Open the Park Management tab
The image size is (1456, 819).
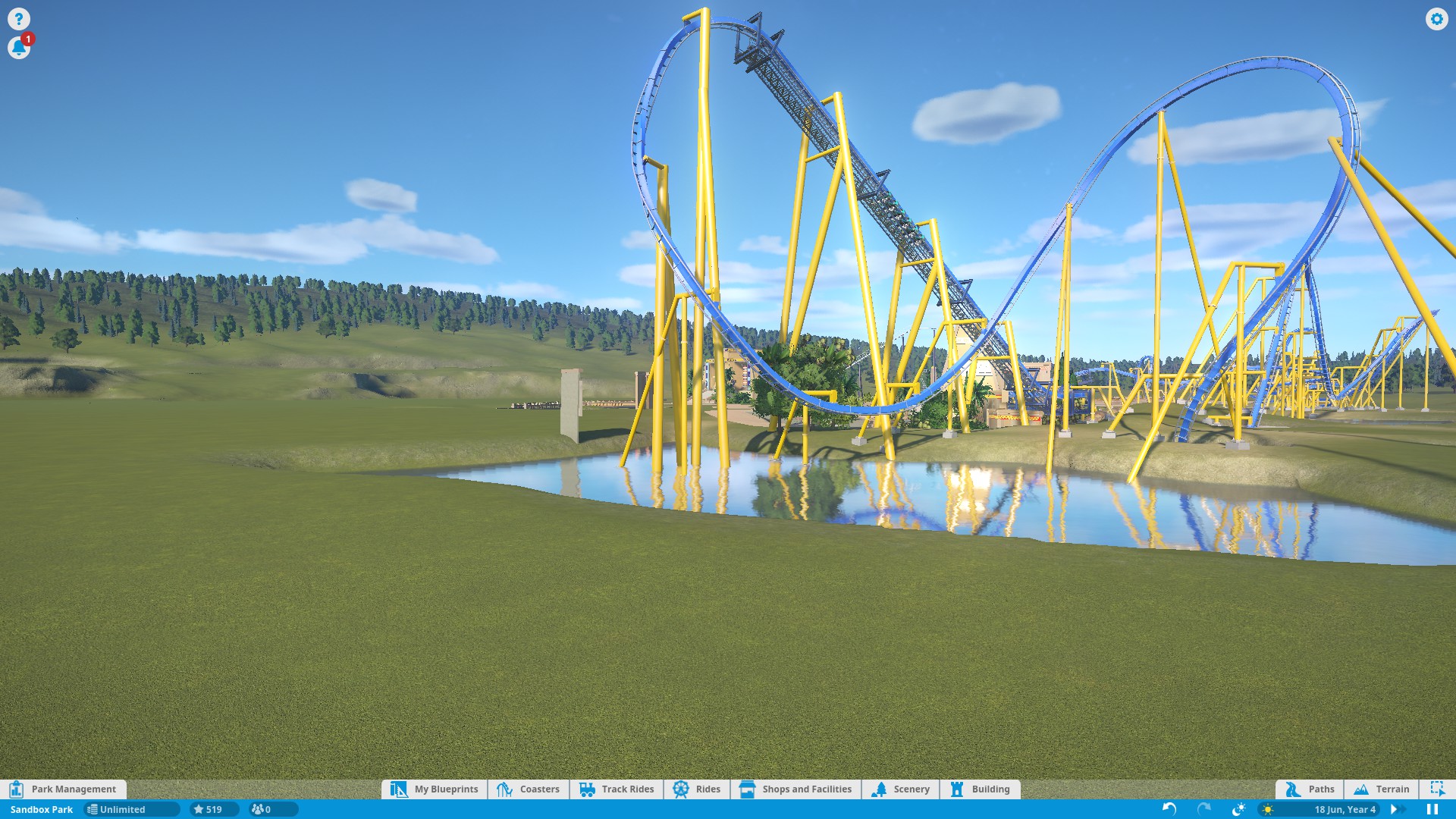pos(64,789)
